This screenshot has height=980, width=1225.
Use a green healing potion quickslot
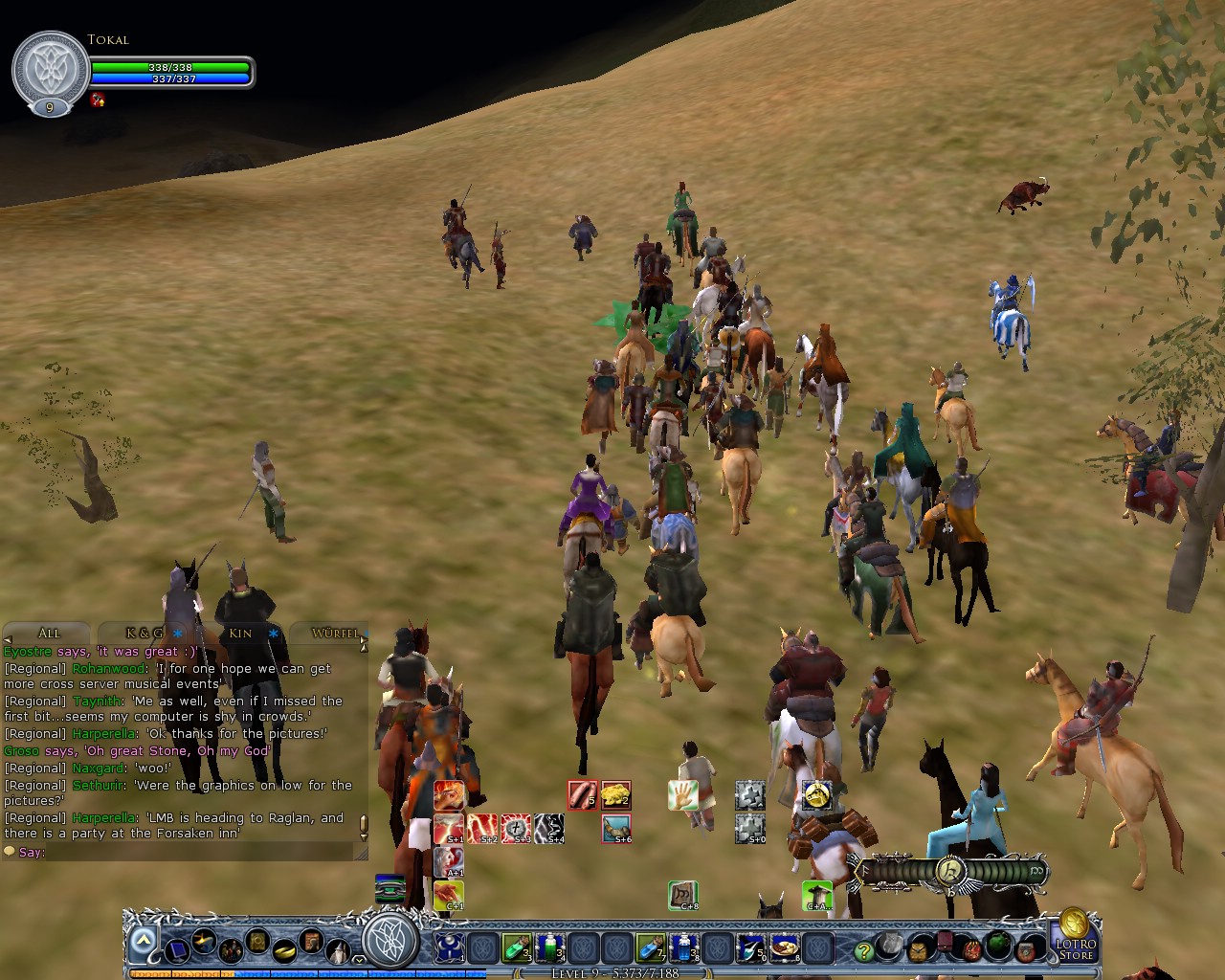[x=516, y=948]
